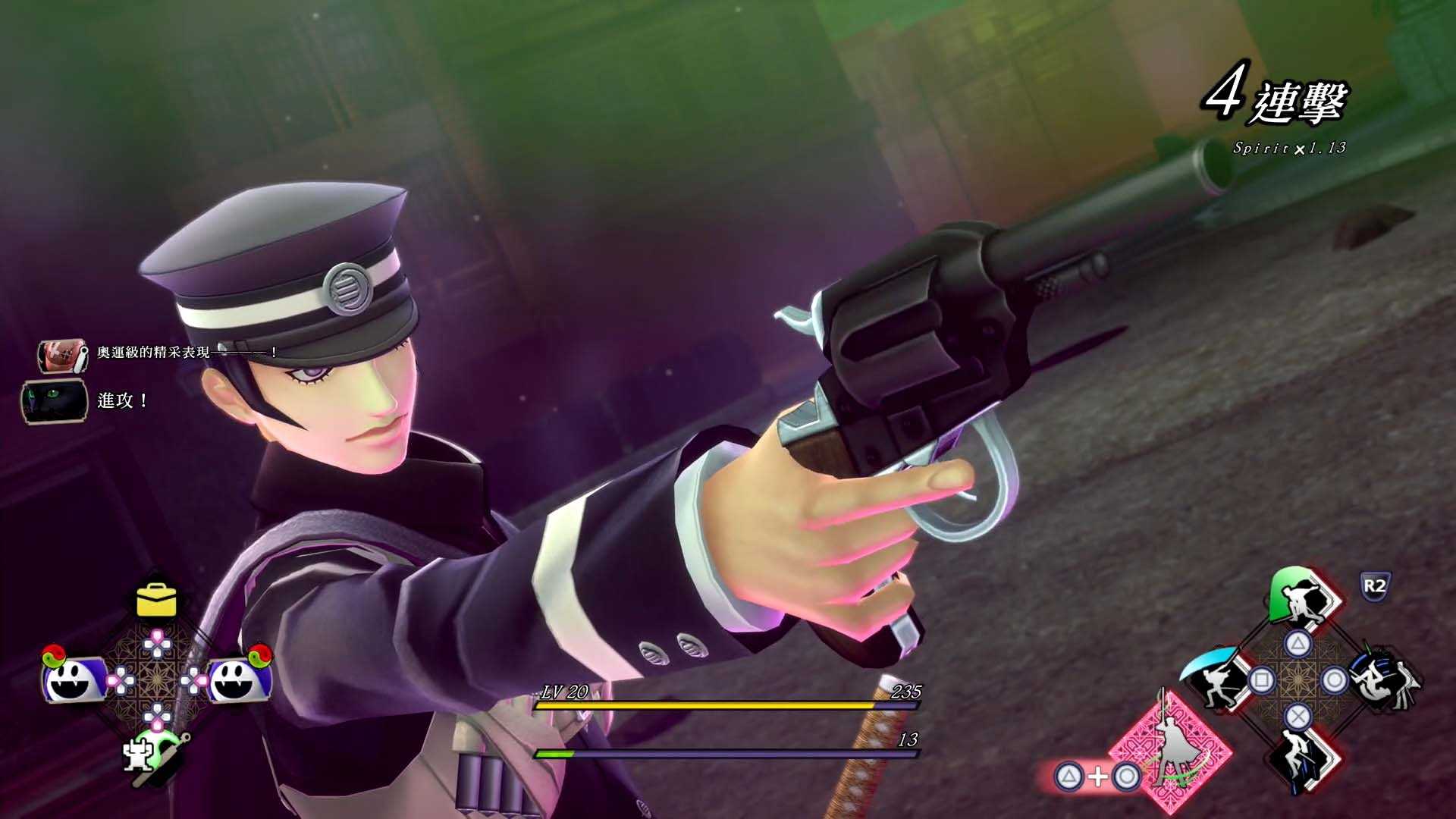Unleash the pink diamond special attack
This screenshot has height=819, width=1456.
(x=1169, y=750)
